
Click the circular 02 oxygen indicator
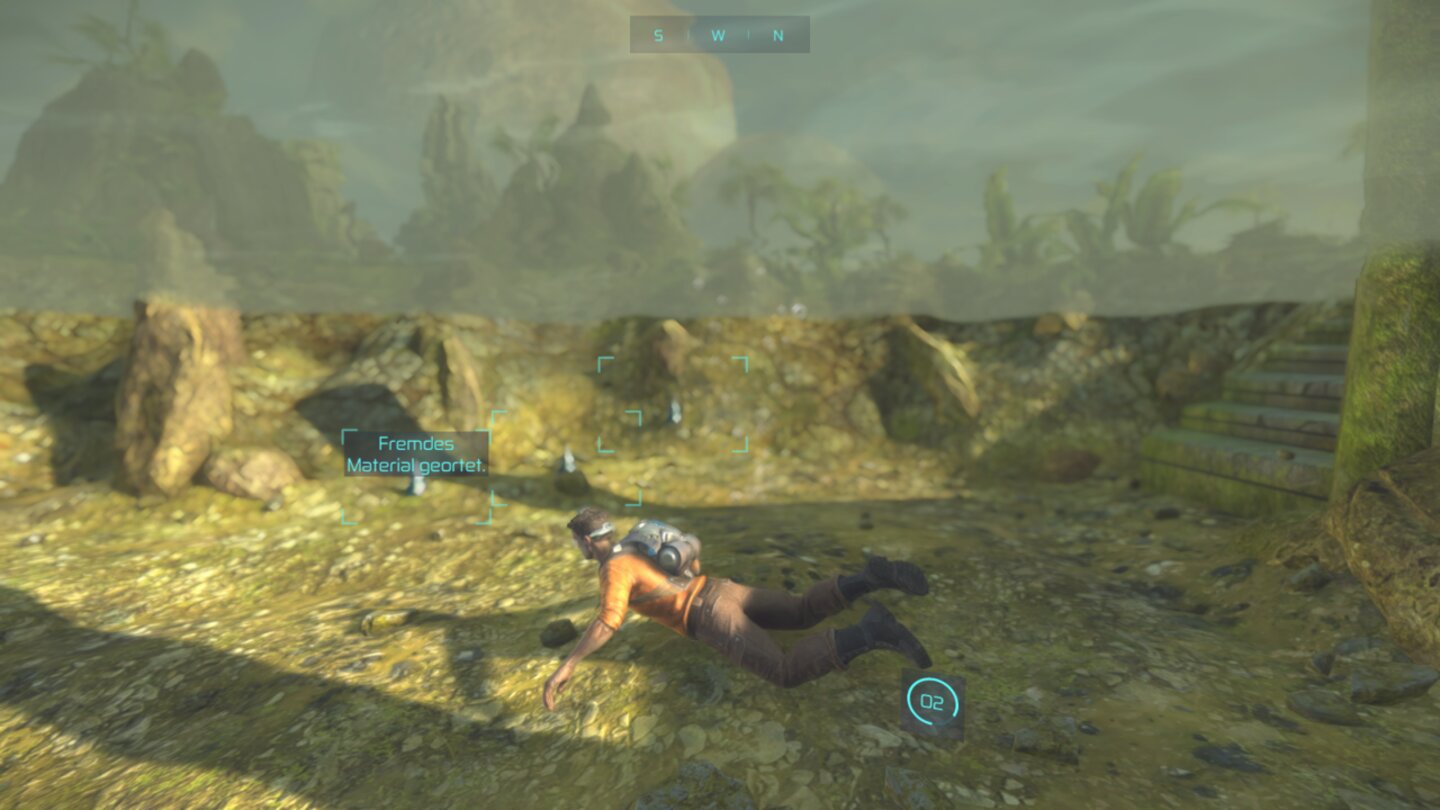click(x=933, y=702)
